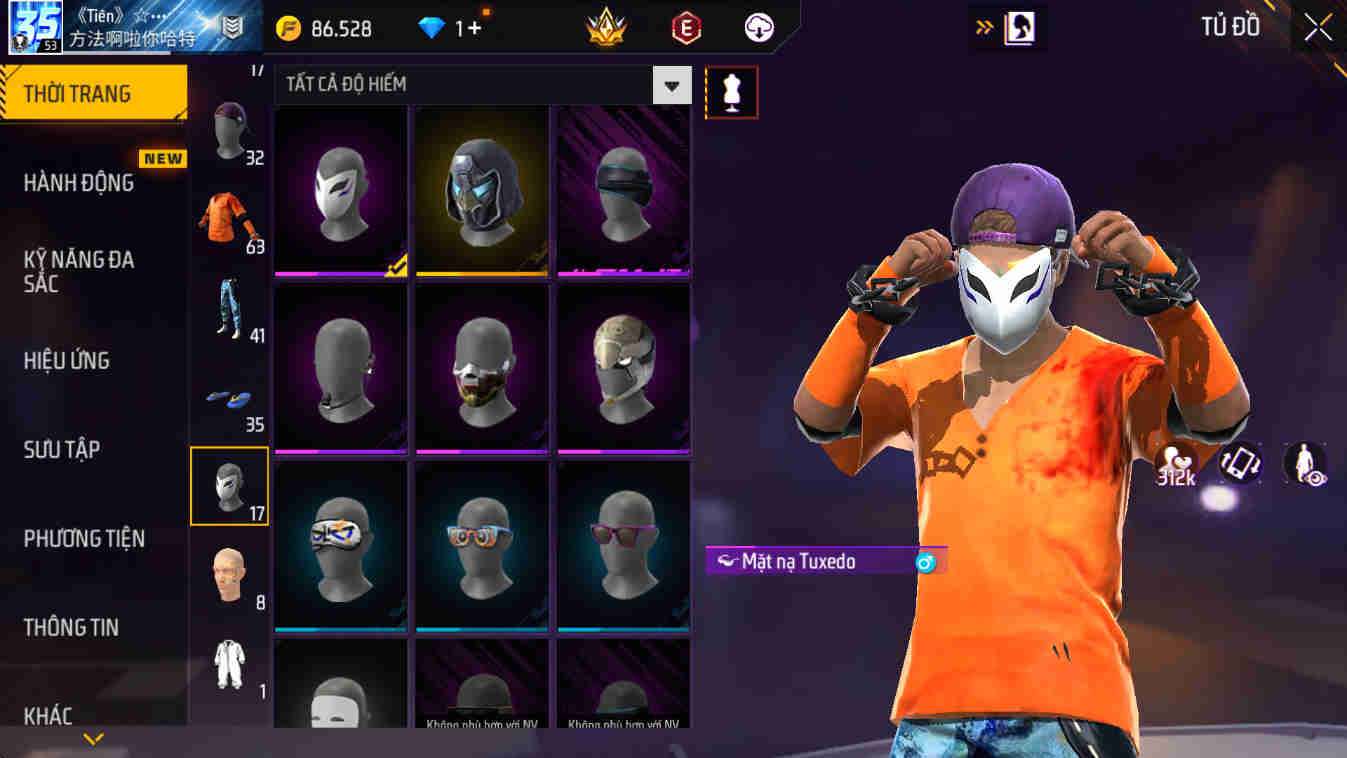The image size is (1347, 758).
Task: Select the orange shirt category icon
Action: pyautogui.click(x=224, y=215)
